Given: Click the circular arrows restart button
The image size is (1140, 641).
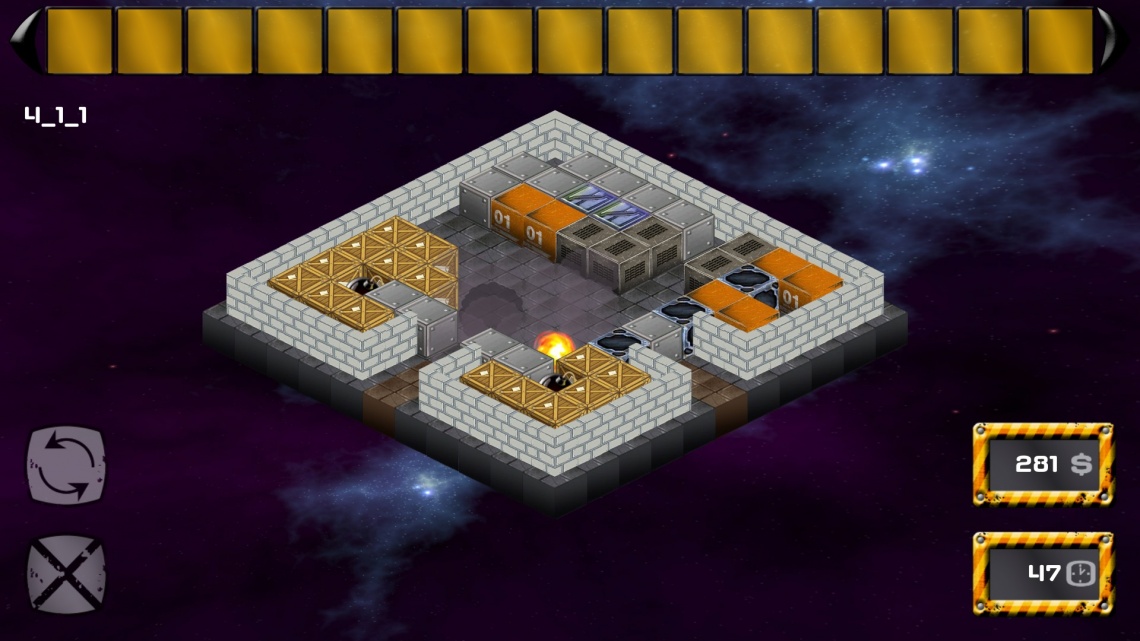Looking at the screenshot, I should pyautogui.click(x=66, y=465).
